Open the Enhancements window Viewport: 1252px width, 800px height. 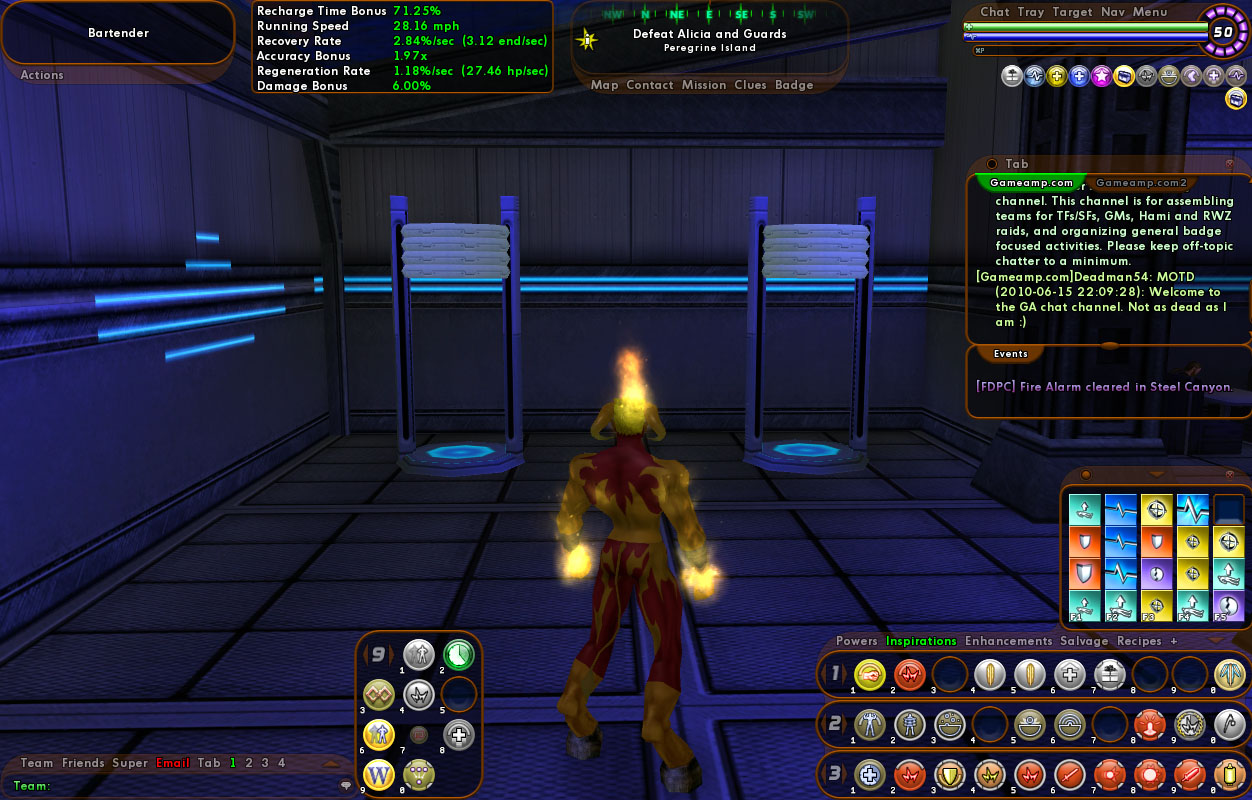coord(1008,641)
